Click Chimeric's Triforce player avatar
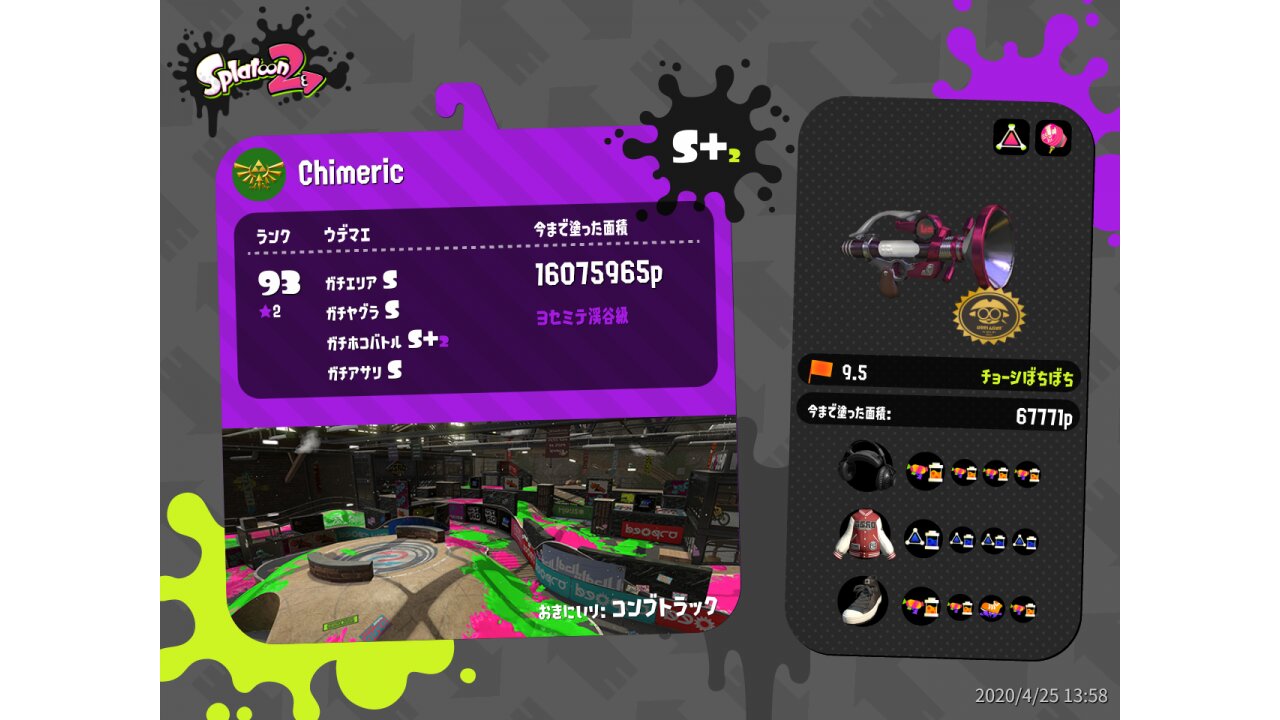 (259, 174)
